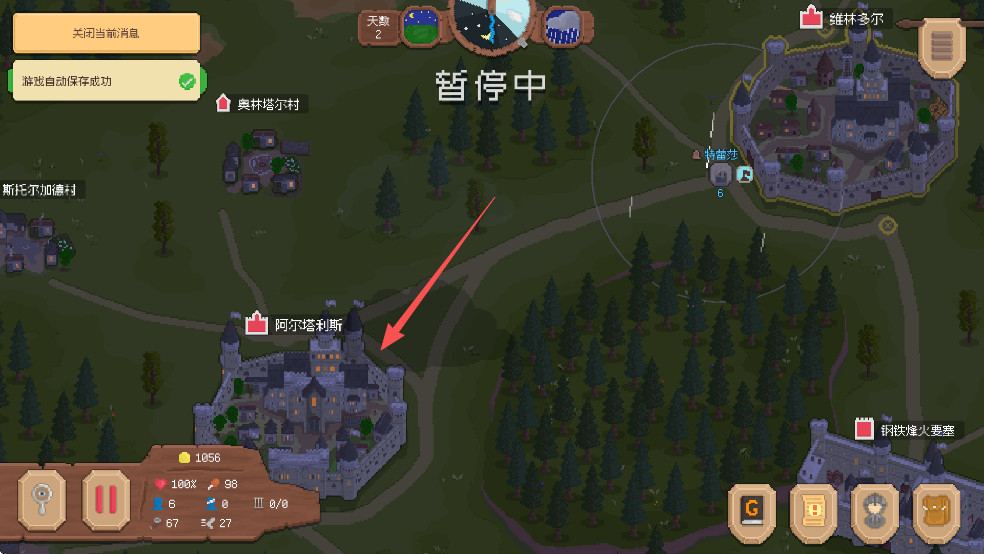Open the G book journal

(752, 511)
